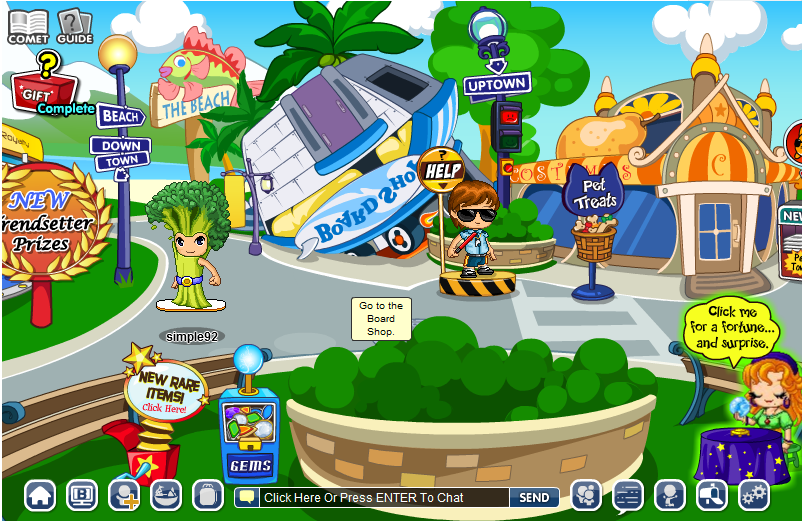Open the backpack inventory icon

(x=208, y=495)
